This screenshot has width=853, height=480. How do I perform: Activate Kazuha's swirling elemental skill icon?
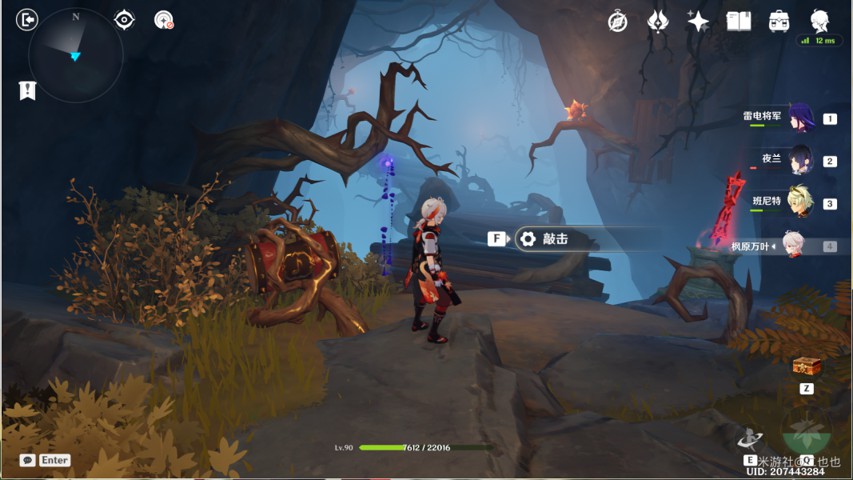point(750,437)
